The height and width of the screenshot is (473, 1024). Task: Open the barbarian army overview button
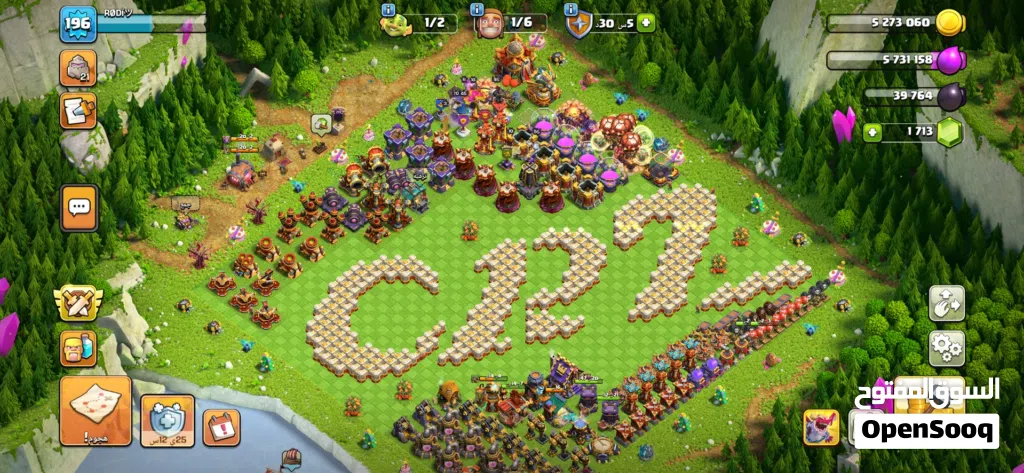tap(78, 349)
